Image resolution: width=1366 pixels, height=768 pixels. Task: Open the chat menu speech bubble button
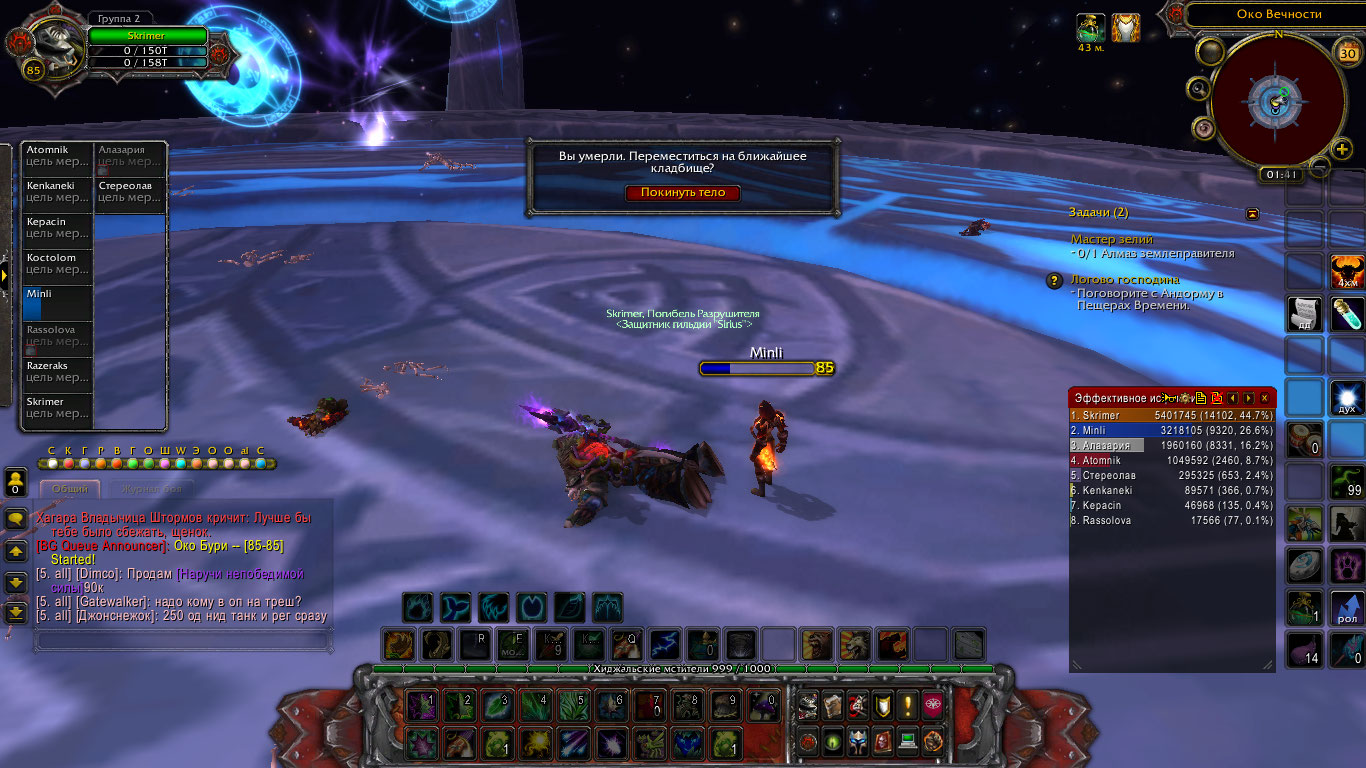16,519
